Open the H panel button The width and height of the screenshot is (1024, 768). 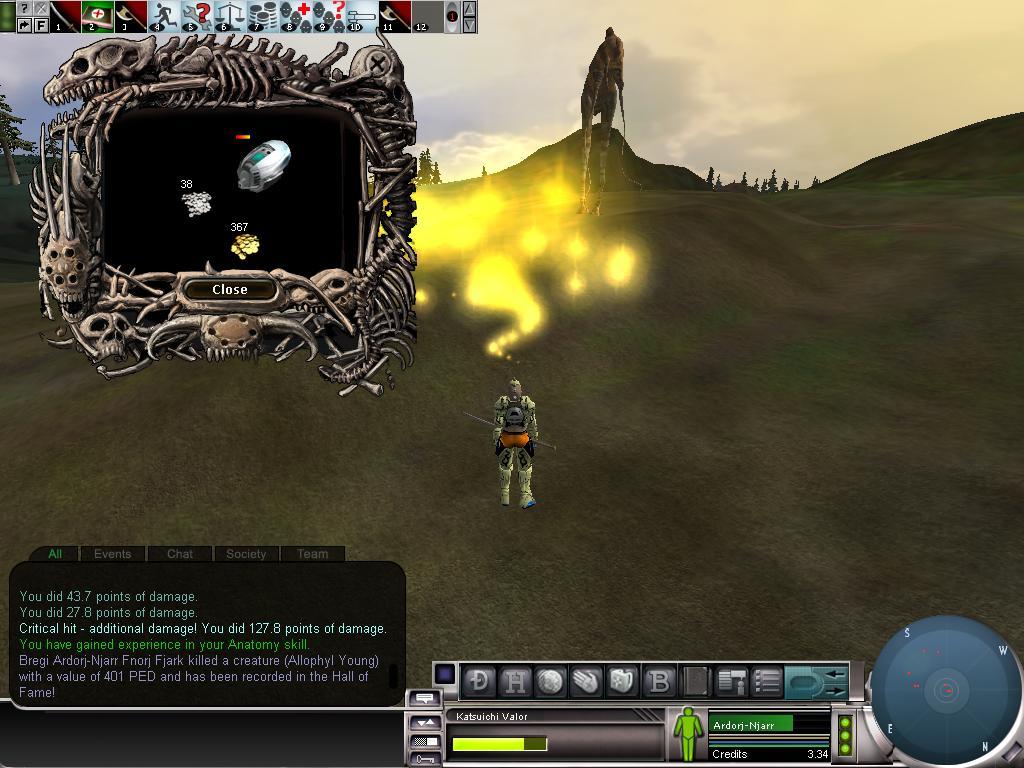click(515, 681)
